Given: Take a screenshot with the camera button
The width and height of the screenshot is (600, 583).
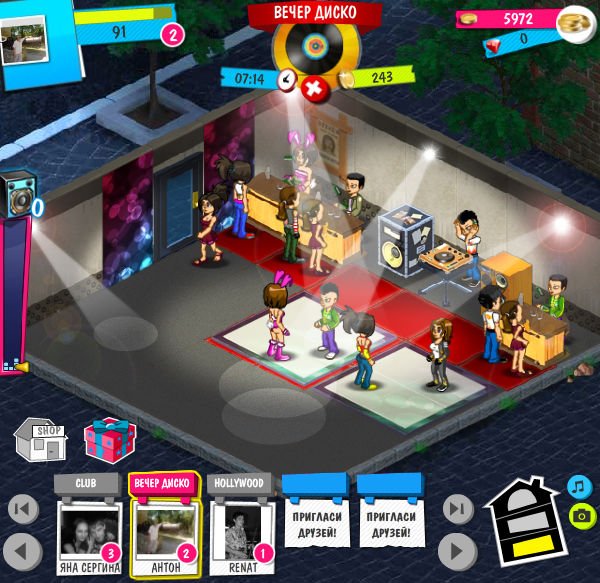Looking at the screenshot, I should [x=579, y=515].
